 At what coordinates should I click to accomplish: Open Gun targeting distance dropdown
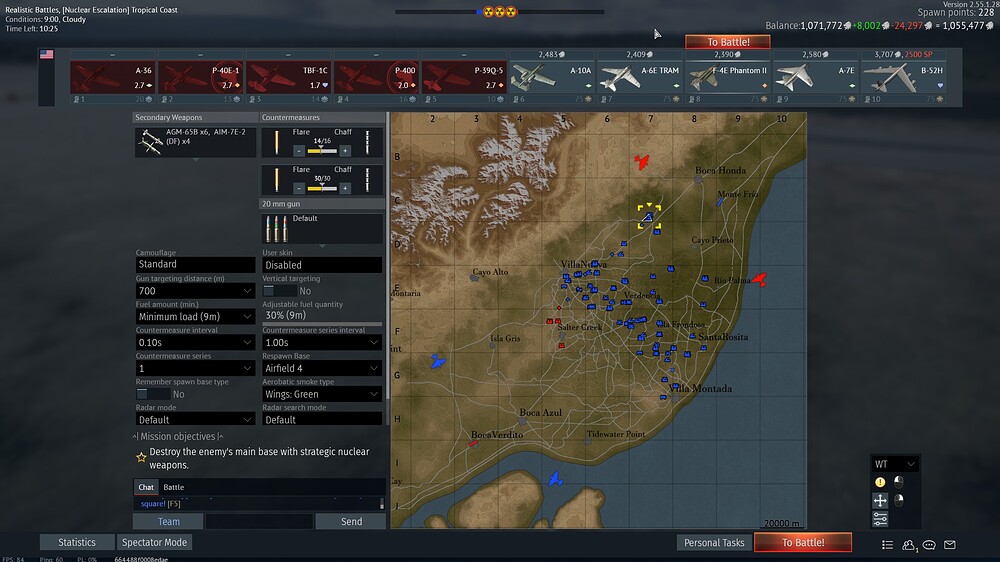(x=195, y=290)
